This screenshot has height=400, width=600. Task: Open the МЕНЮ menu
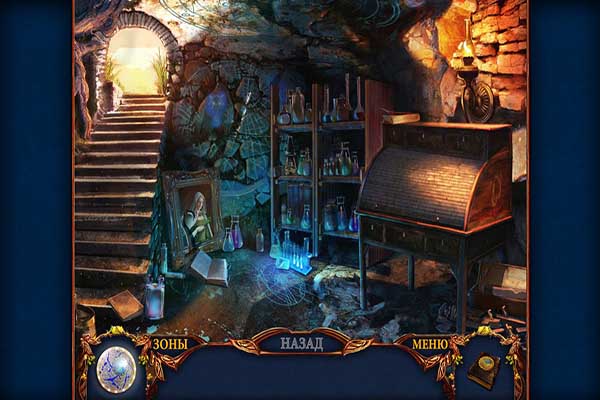[x=430, y=344]
